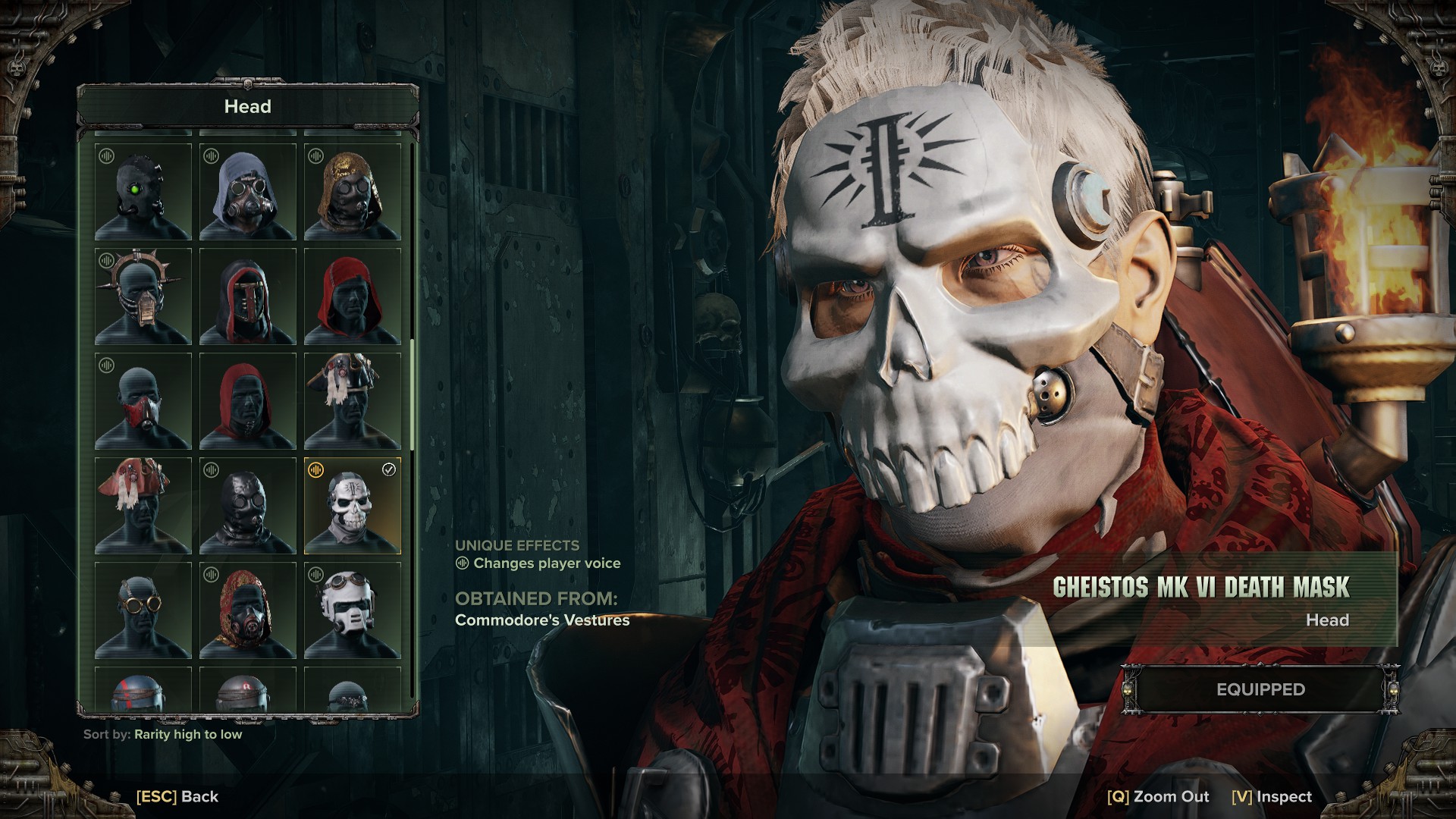Viewport: 1456px width, 819px height.
Task: Select the black leather goggle mask
Action: pyautogui.click(x=248, y=506)
